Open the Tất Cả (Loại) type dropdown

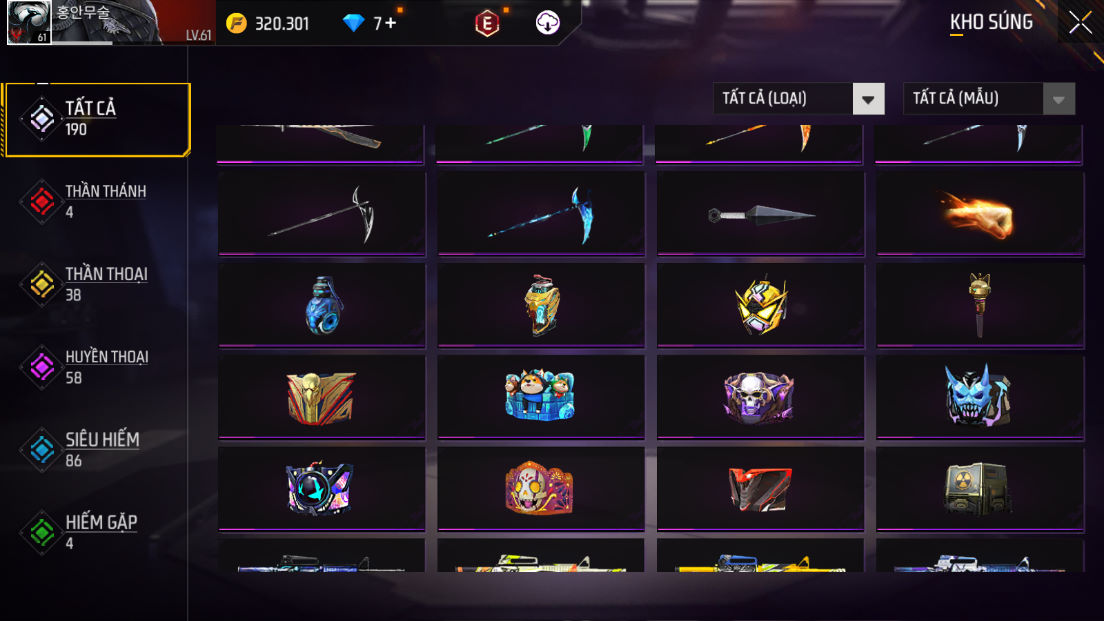798,98
